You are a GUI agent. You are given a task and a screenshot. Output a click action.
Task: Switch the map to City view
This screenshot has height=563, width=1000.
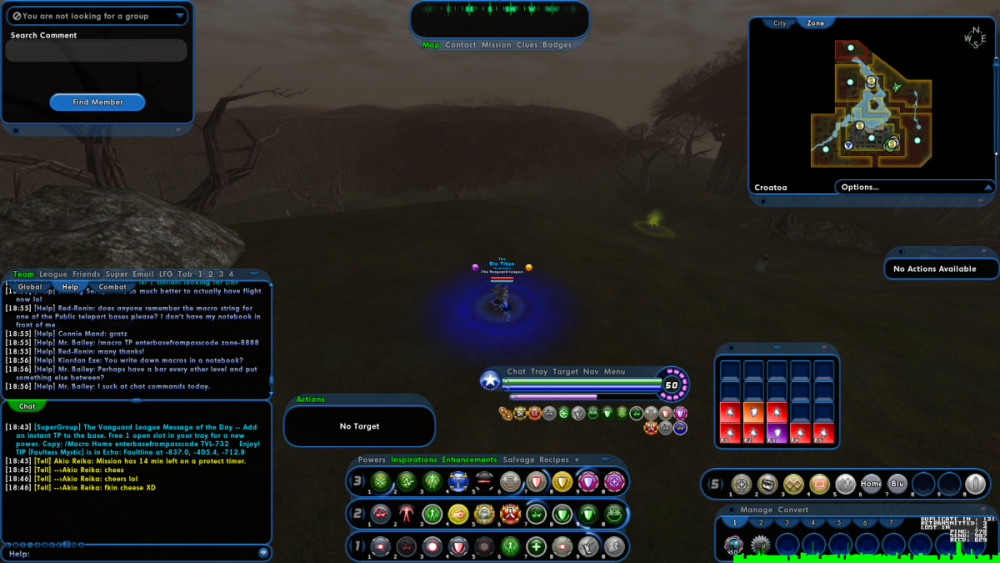780,23
